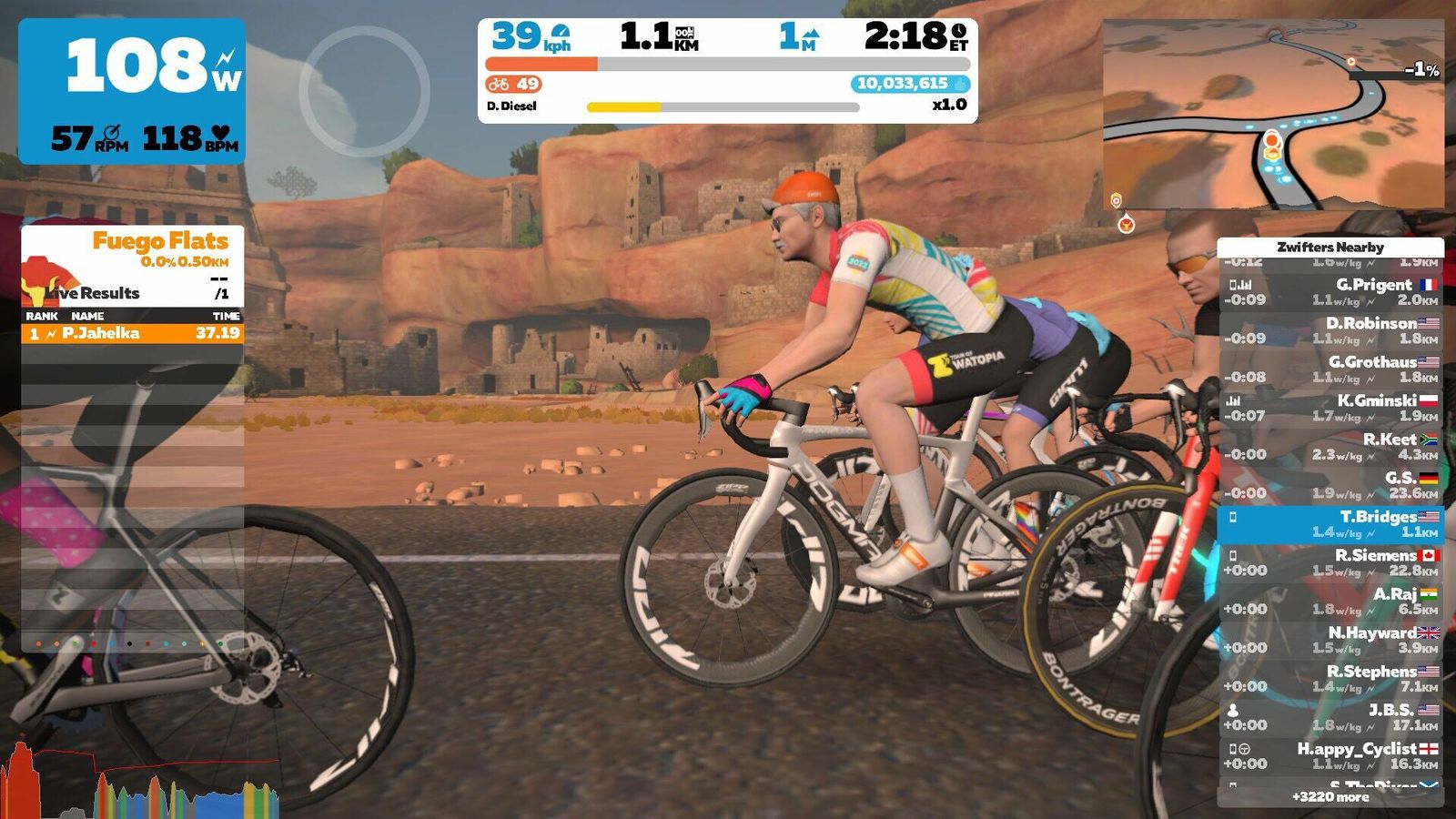Click the J.B.S. rider entry
The width and height of the screenshot is (1456, 819).
pyautogui.click(x=1330, y=717)
